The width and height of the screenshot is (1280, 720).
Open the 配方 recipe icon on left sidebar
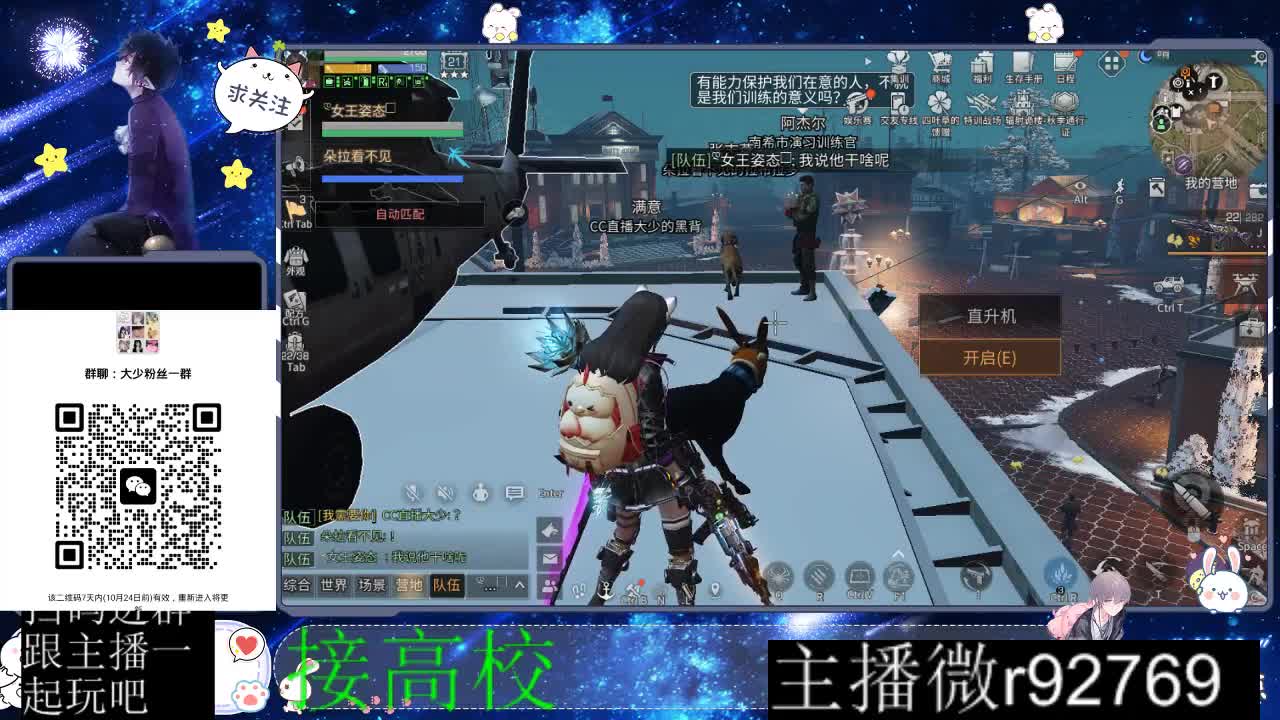point(296,300)
